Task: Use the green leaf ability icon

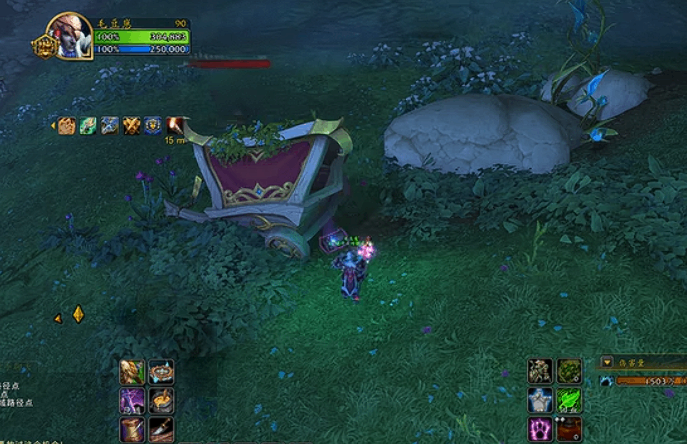Action: 569,401
